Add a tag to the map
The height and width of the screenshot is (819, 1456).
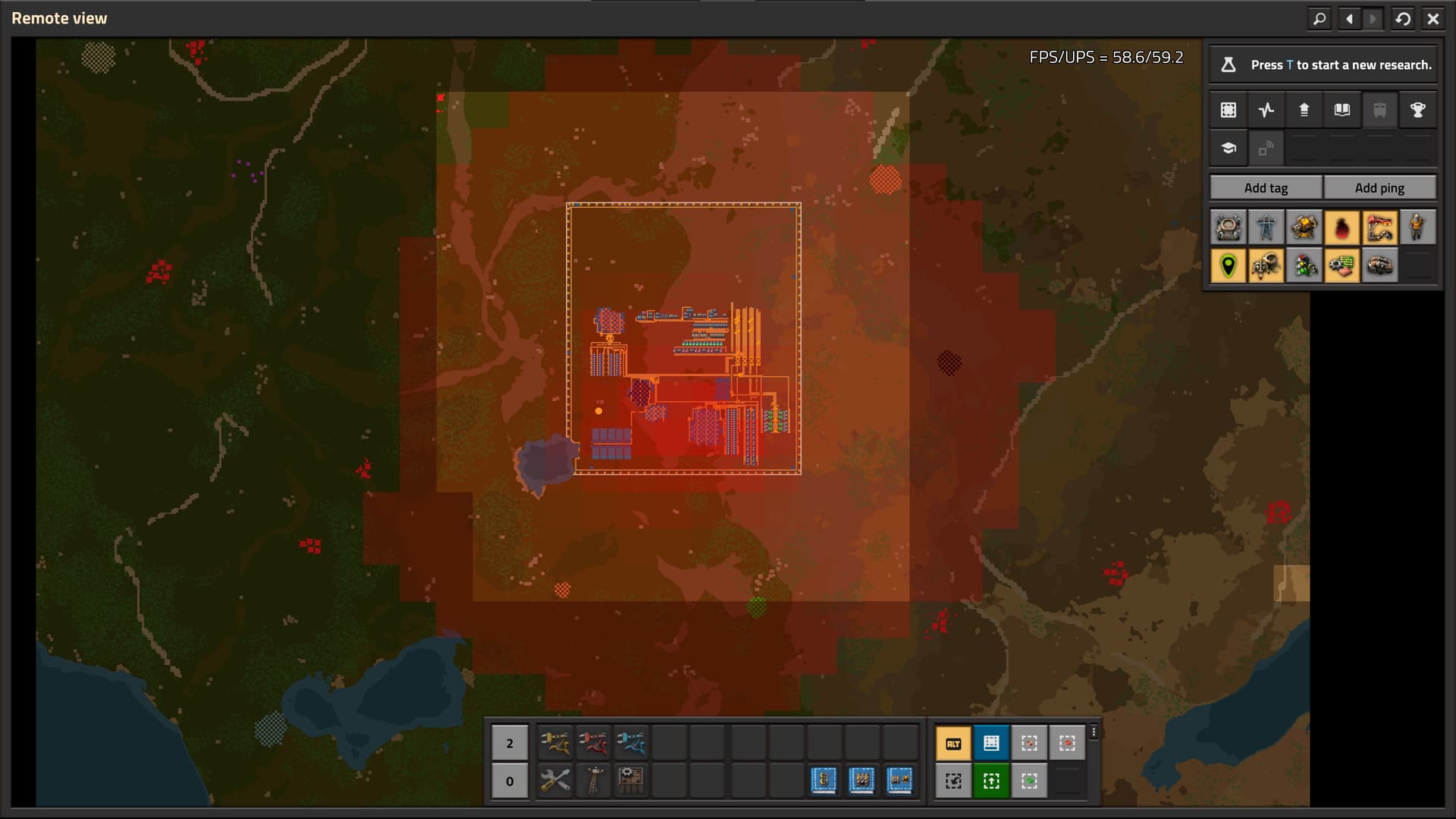(1266, 188)
